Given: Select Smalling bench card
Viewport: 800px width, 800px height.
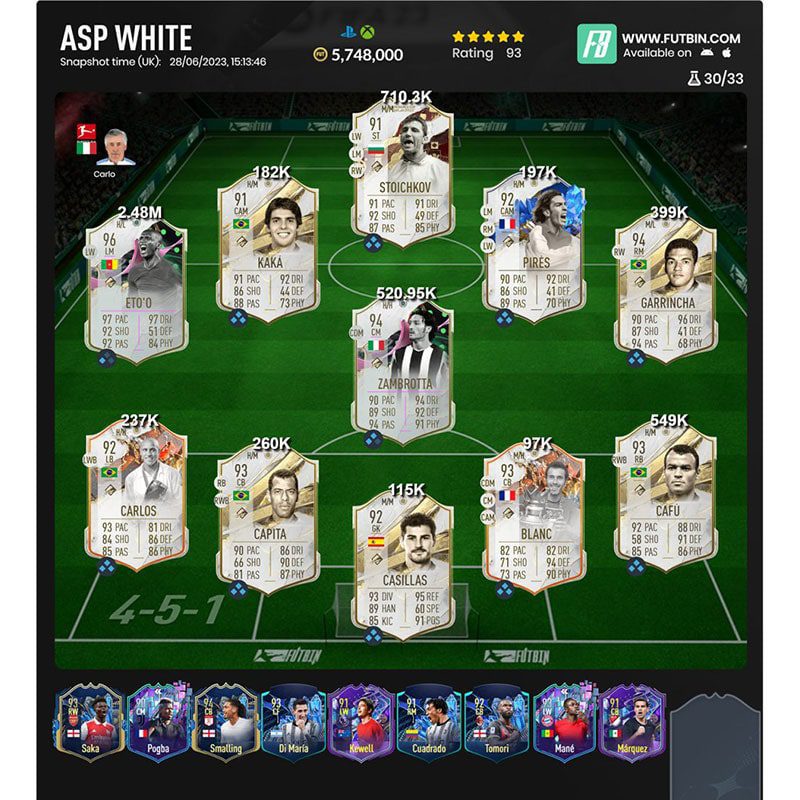Looking at the screenshot, I should (x=225, y=722).
